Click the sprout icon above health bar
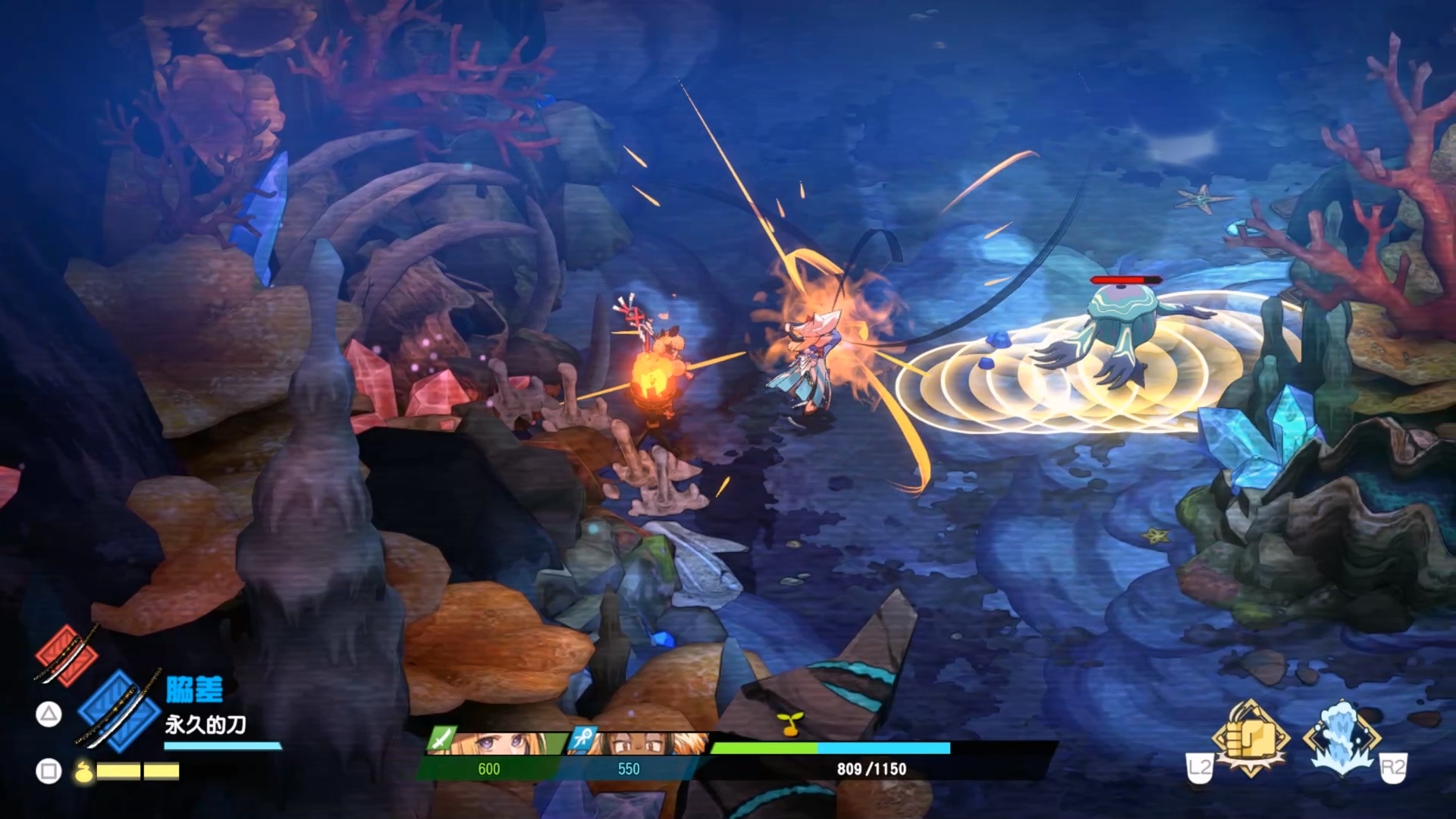 coord(789,723)
